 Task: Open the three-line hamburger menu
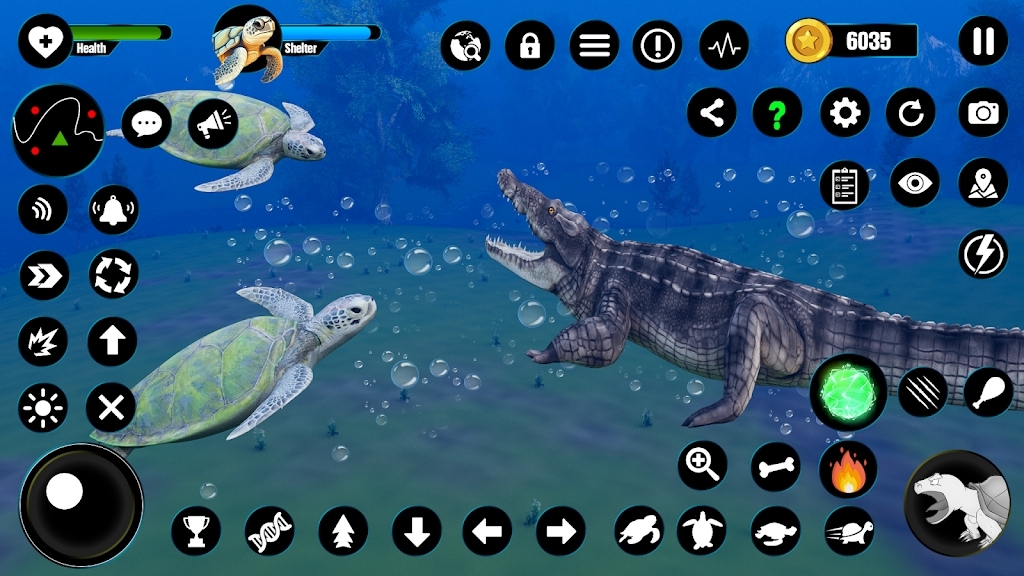click(594, 45)
